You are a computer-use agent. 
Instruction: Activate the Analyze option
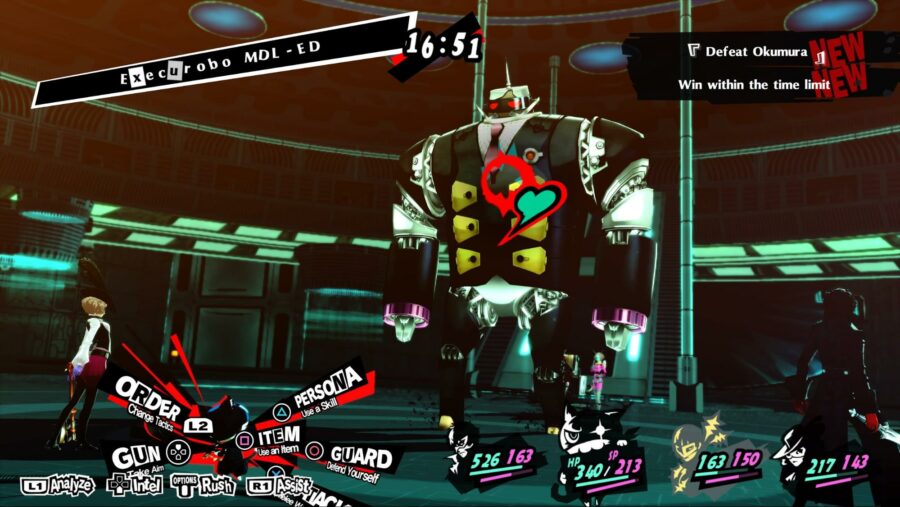[x=58, y=485]
